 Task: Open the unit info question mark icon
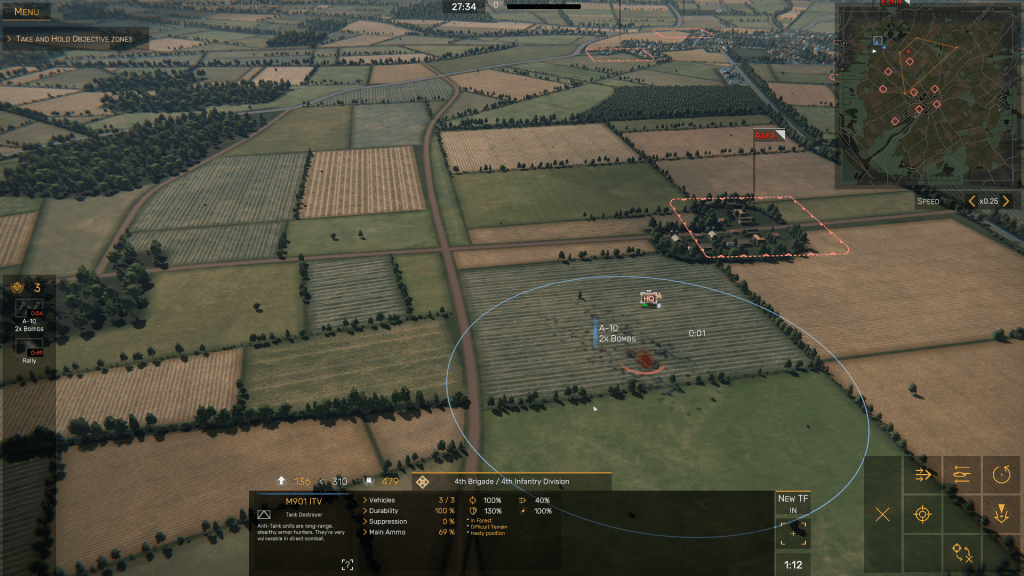(347, 565)
